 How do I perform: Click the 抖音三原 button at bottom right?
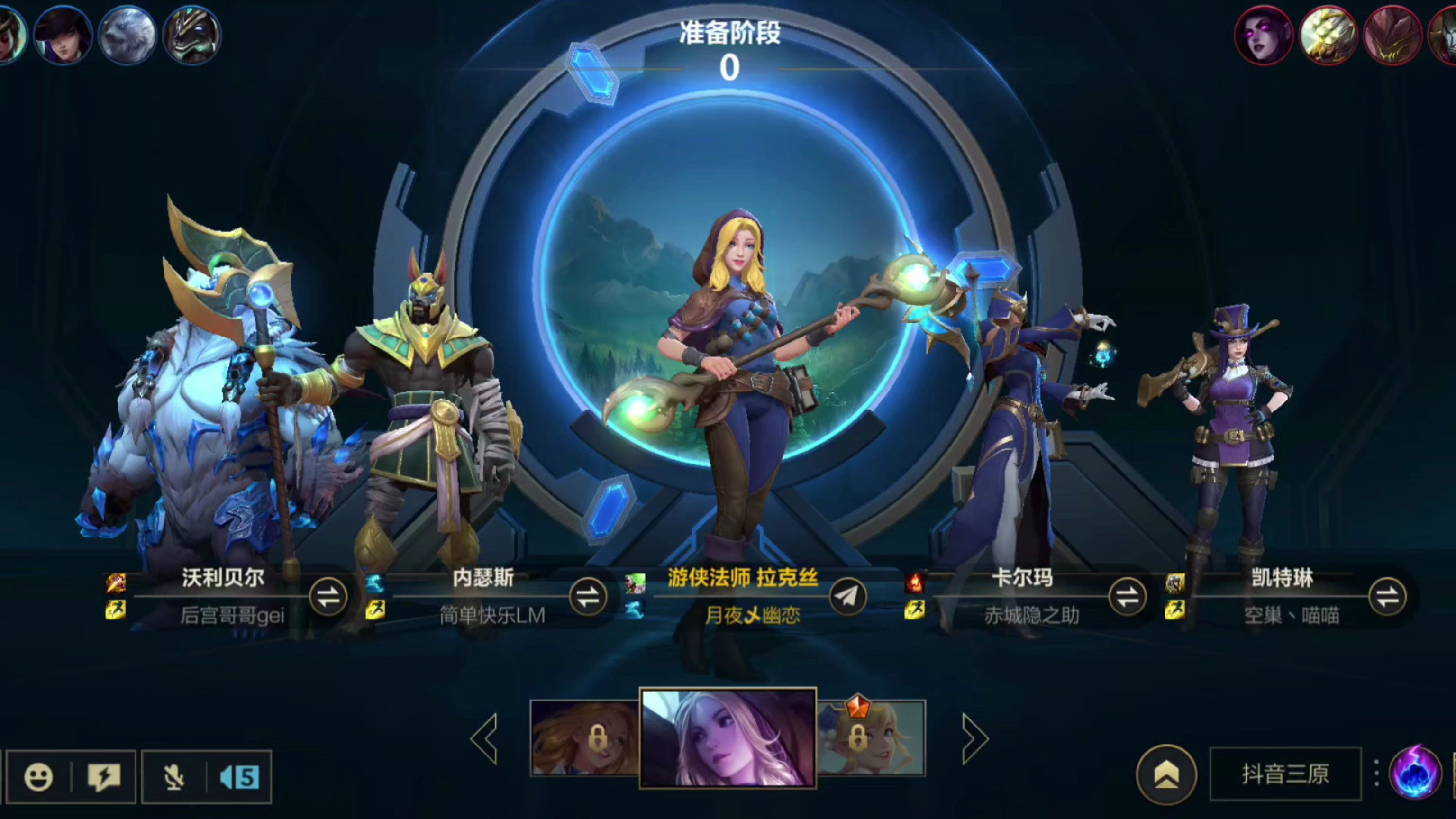[1285, 775]
